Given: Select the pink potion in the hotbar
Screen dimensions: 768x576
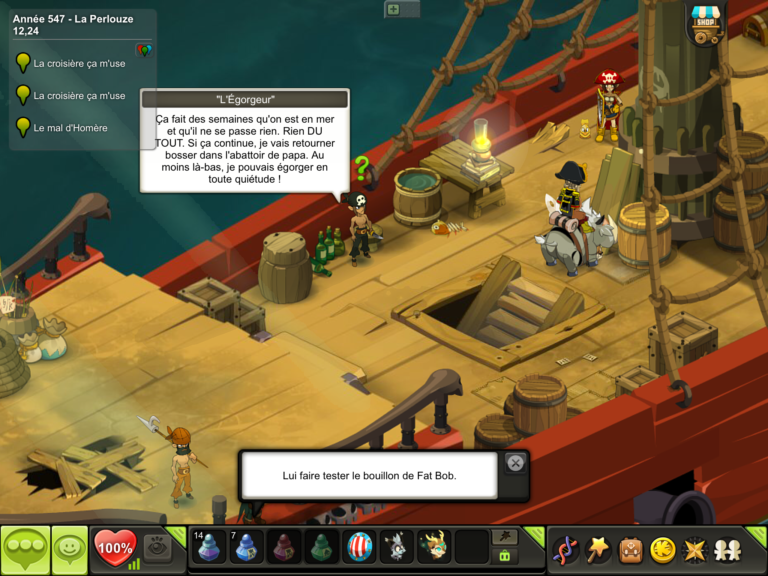Looking at the screenshot, I should pyautogui.click(x=286, y=548).
